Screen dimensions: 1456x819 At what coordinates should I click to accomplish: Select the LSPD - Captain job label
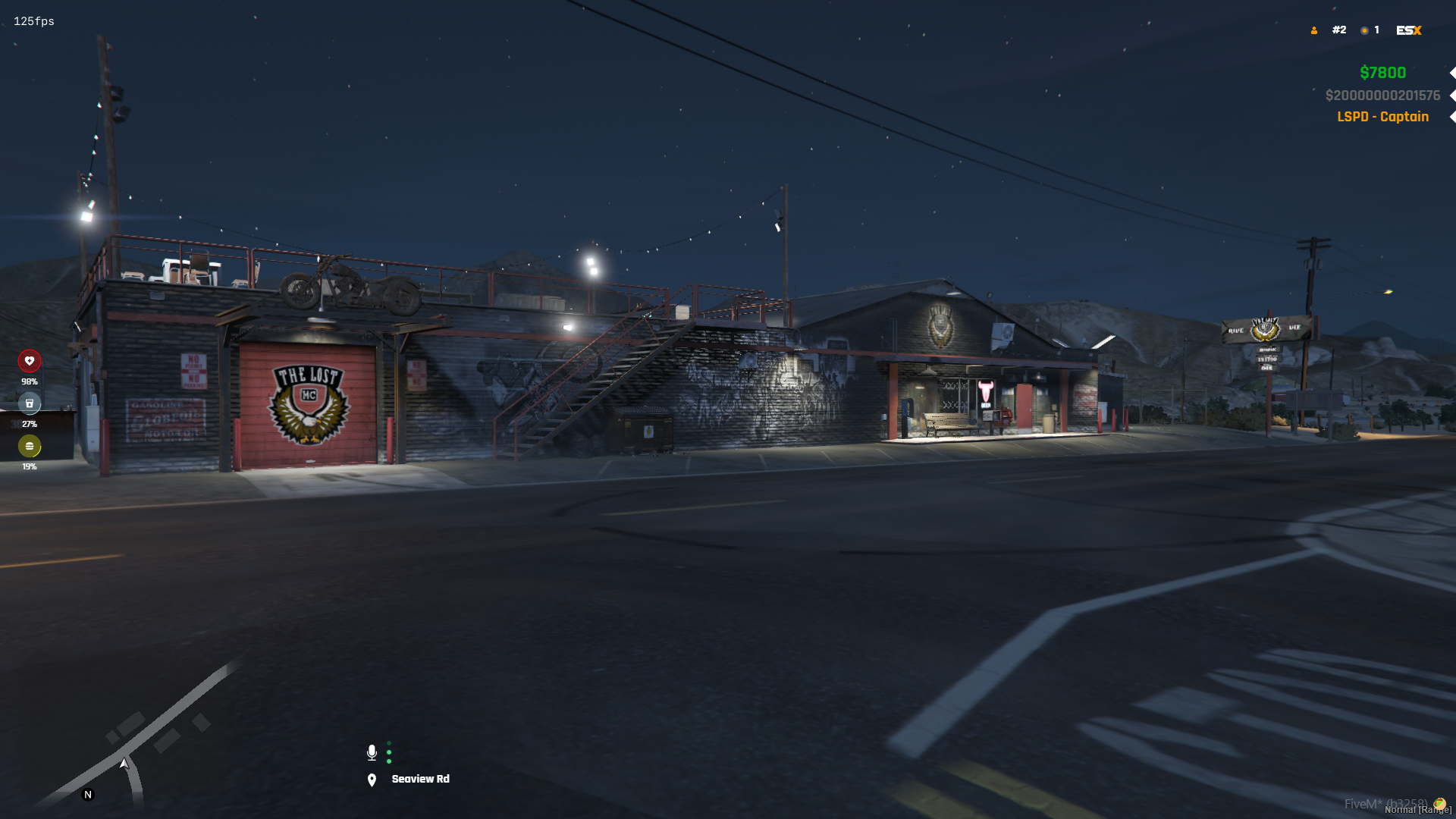tap(1382, 117)
